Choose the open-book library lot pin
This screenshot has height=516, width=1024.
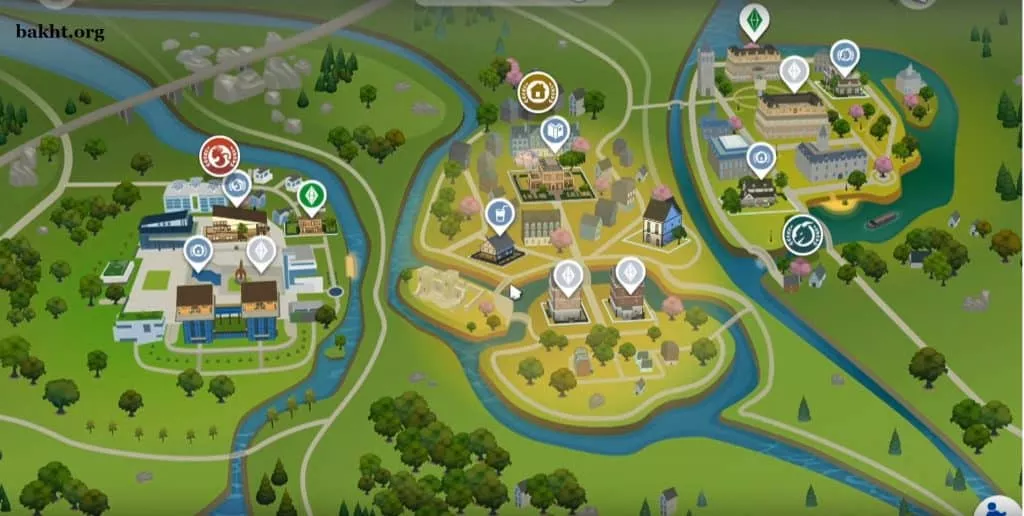click(554, 131)
